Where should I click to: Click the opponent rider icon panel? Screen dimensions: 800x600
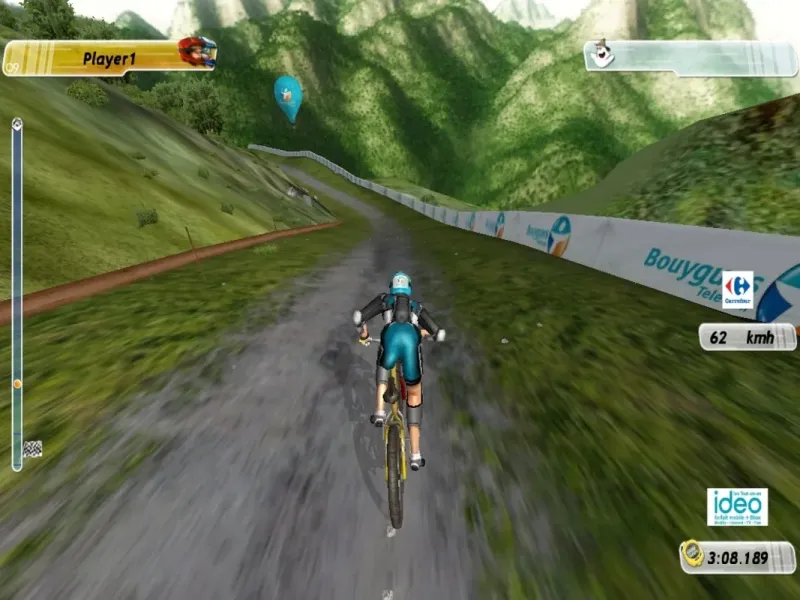(x=690, y=56)
